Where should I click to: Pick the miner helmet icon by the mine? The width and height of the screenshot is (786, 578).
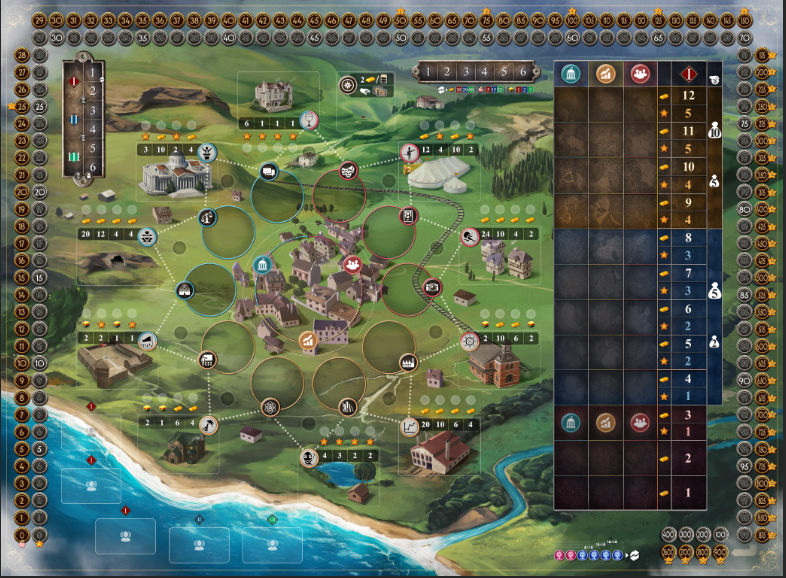148,237
